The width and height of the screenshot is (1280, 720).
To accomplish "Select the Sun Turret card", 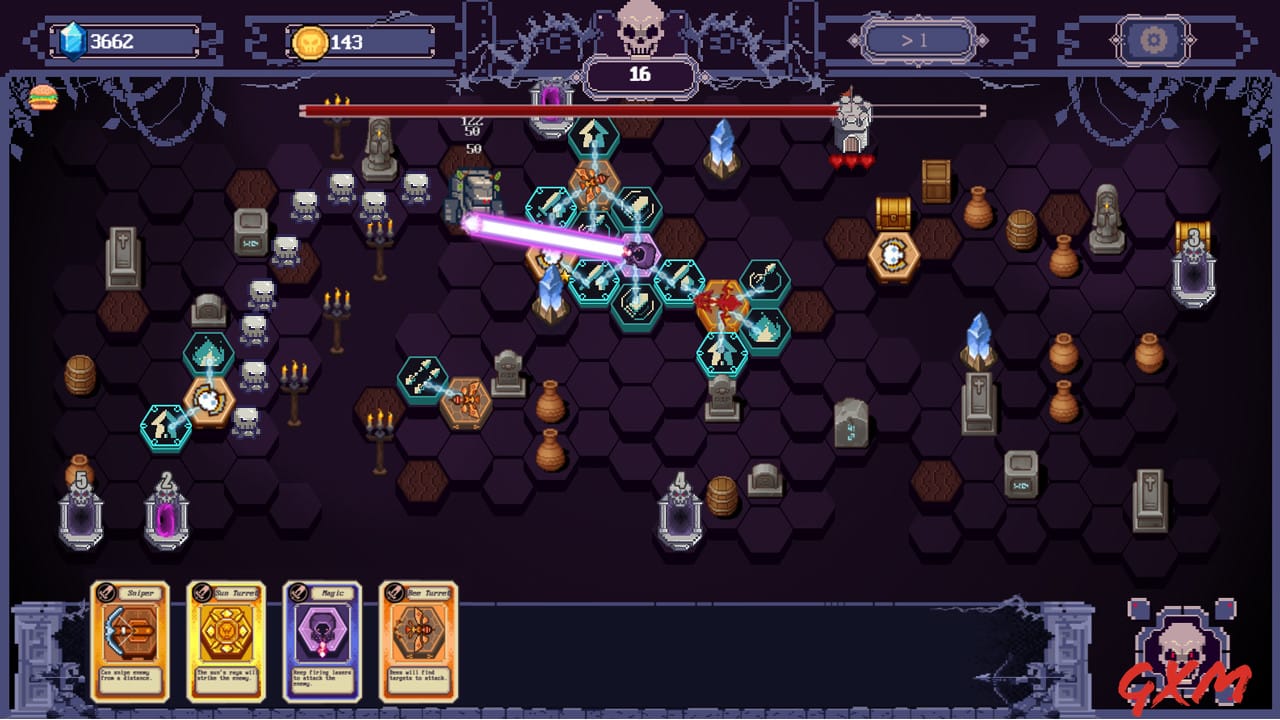I will point(226,638).
